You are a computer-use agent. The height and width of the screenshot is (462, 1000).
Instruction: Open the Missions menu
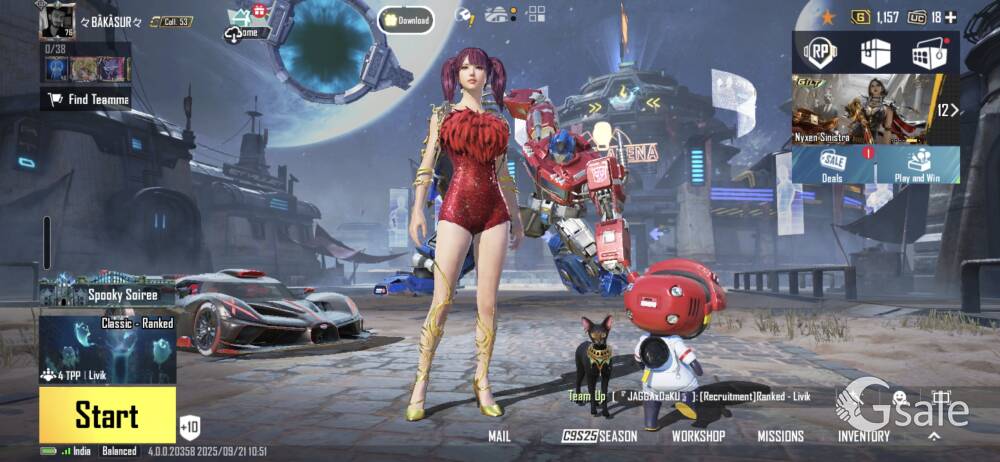point(780,436)
